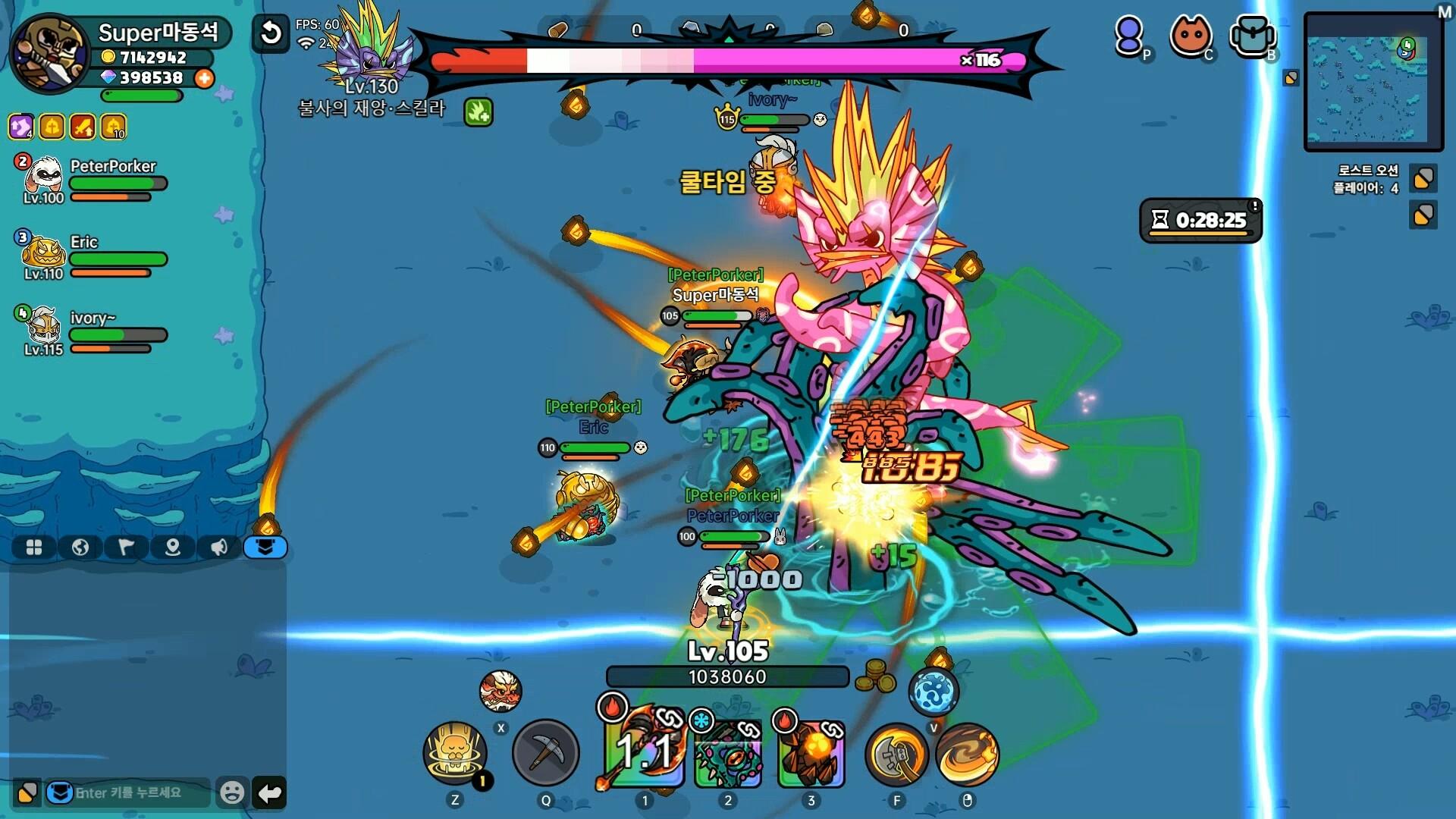Image resolution: width=1456 pixels, height=819 pixels.
Task: Open the grid main menu in the bottom toolbar
Action: (33, 548)
